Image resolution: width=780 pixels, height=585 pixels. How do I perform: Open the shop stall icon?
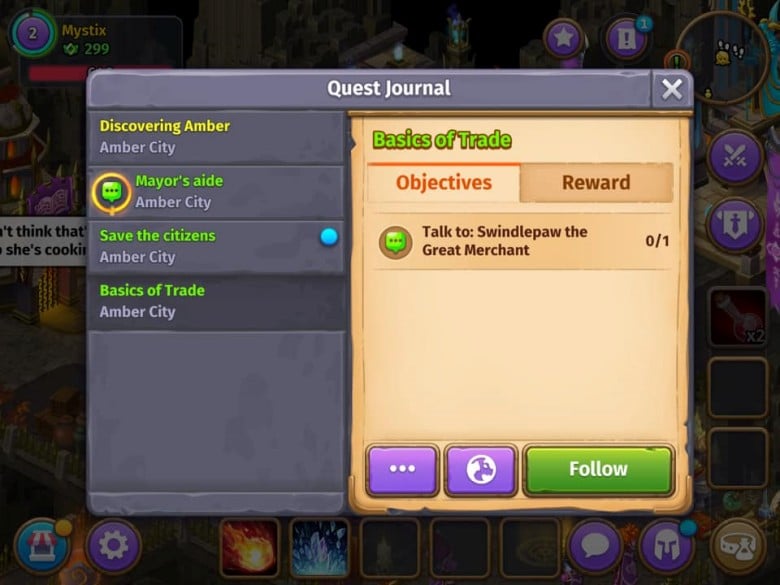click(x=42, y=546)
